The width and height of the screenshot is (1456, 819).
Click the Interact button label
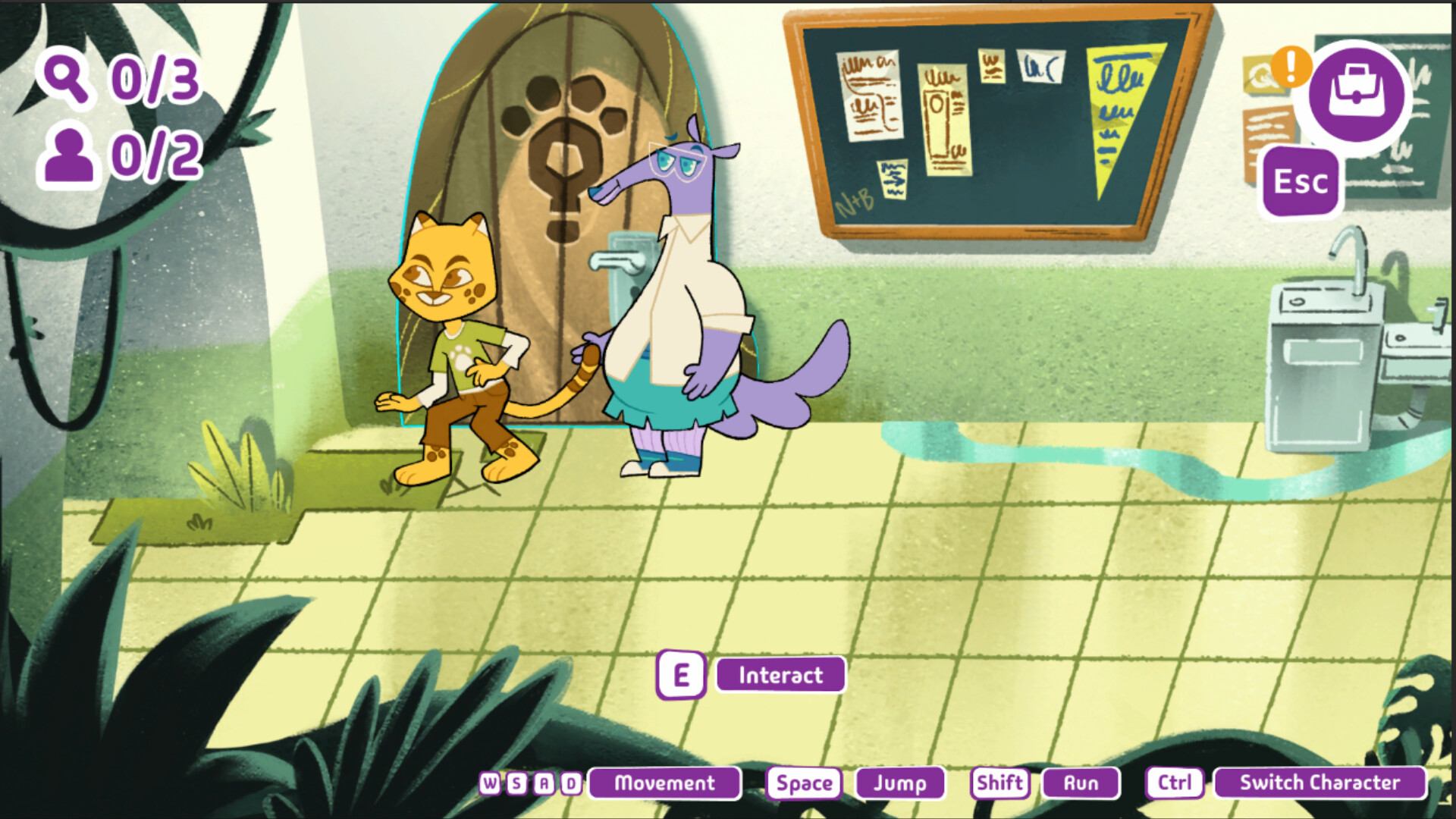(x=780, y=675)
